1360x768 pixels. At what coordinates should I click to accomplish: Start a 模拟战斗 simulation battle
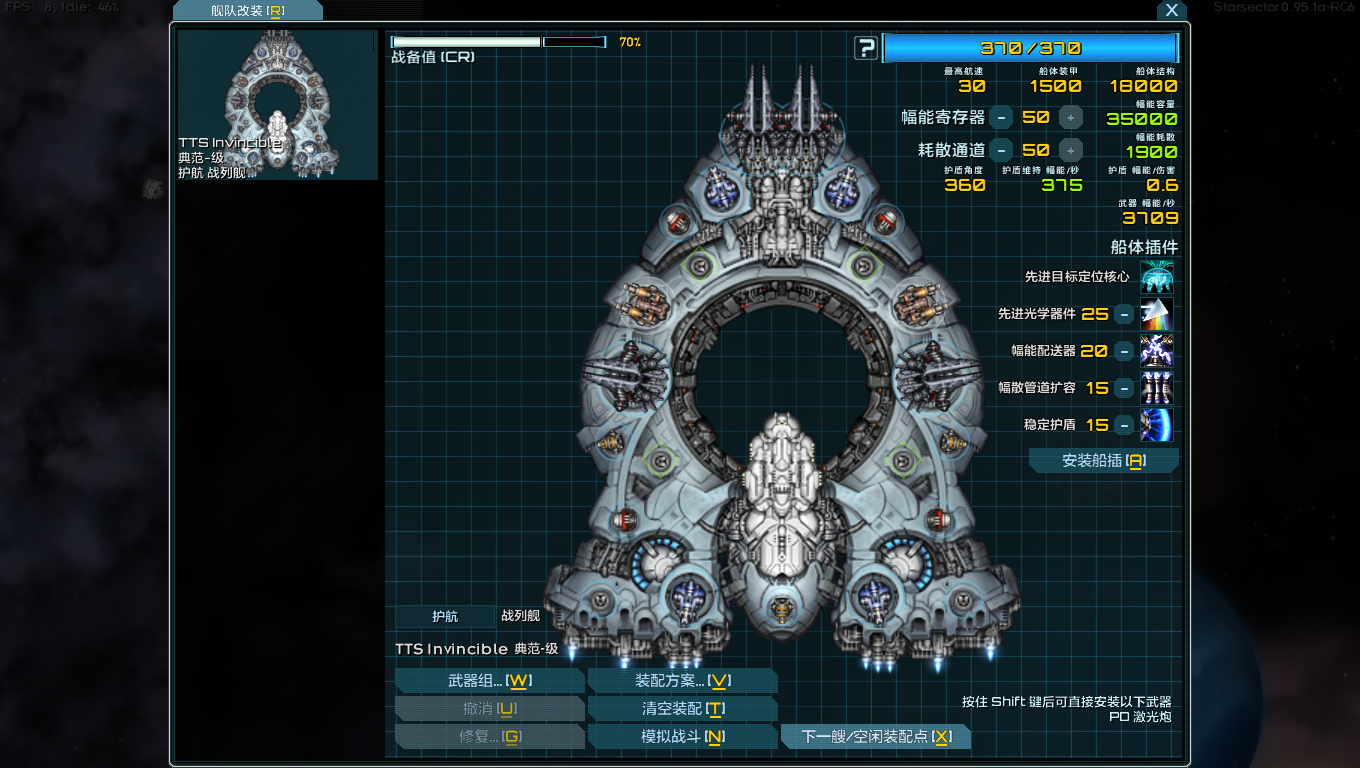[x=682, y=737]
